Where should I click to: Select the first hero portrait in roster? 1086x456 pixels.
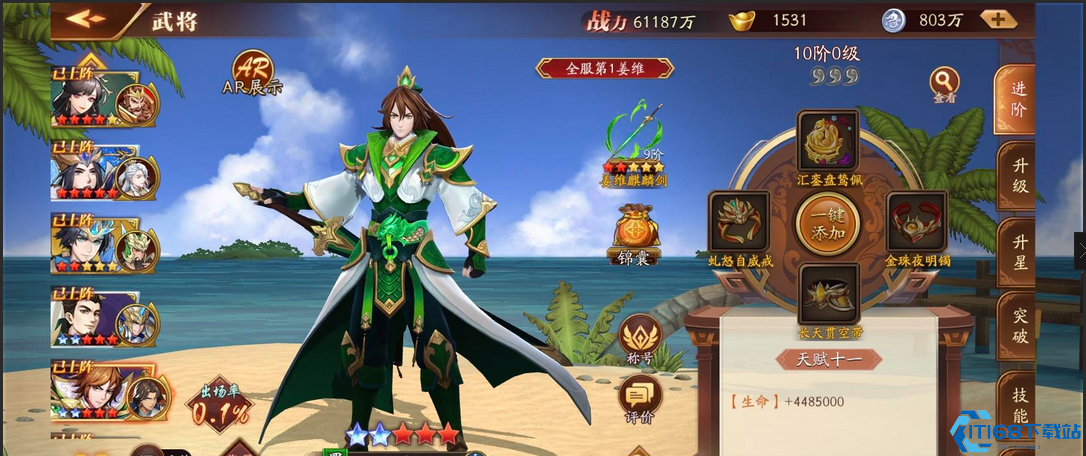coord(95,98)
